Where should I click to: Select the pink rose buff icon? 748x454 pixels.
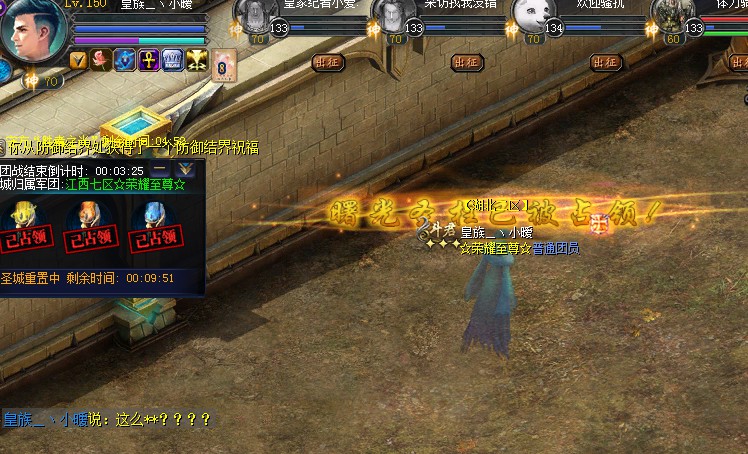[101, 59]
